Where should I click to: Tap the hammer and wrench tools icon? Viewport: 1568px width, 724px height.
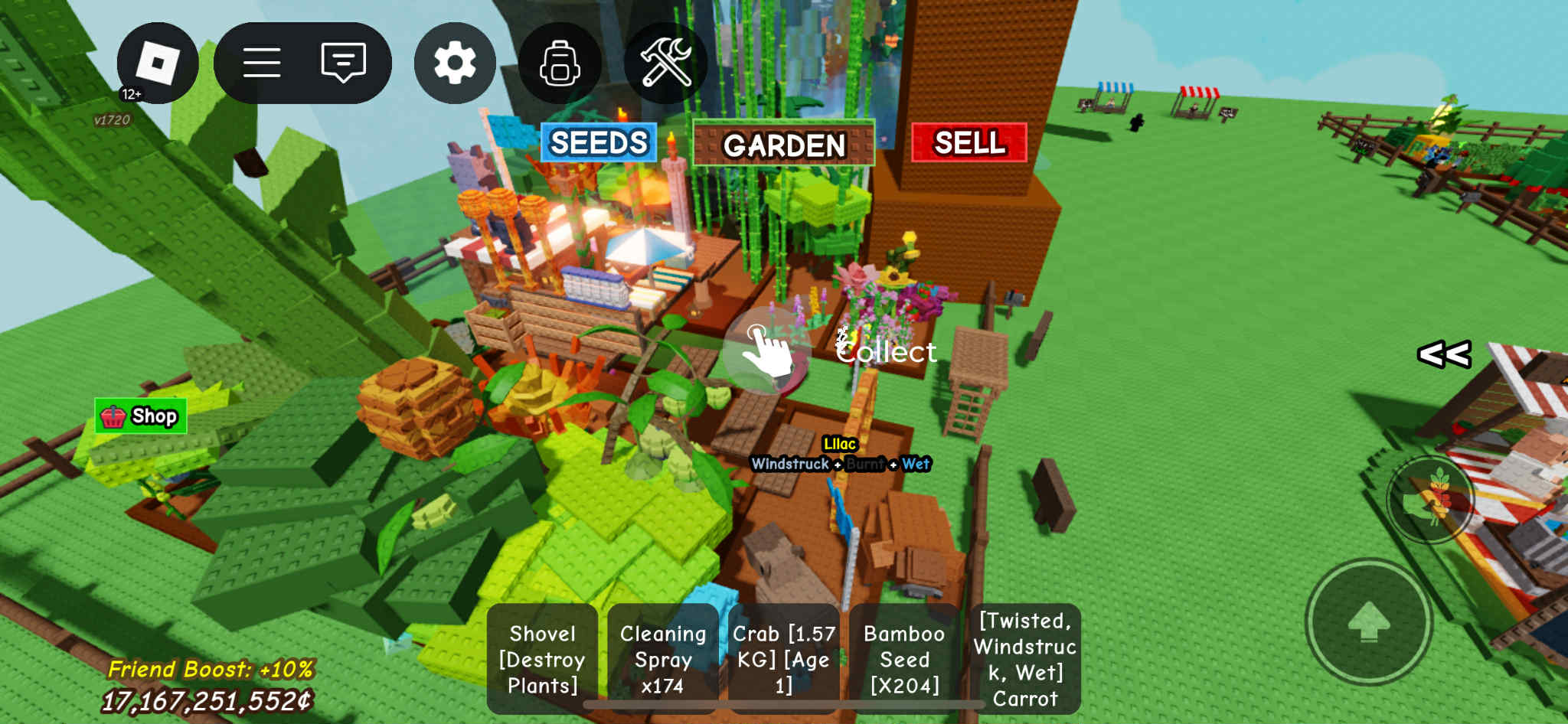coord(665,63)
